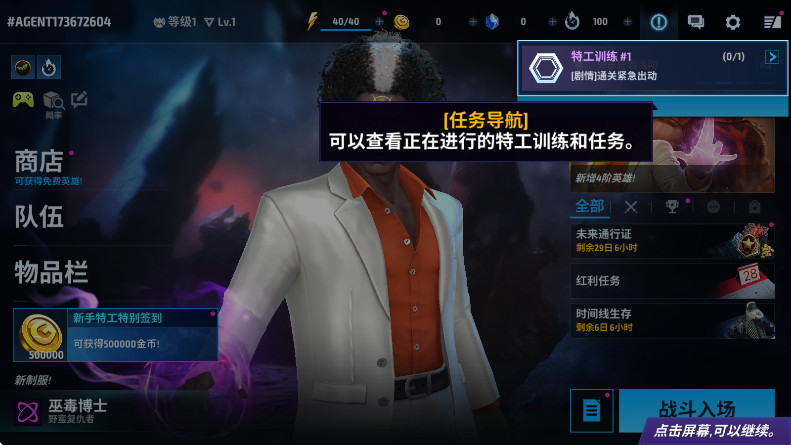Toggle the mission navigation exclamation icon

pos(658,21)
